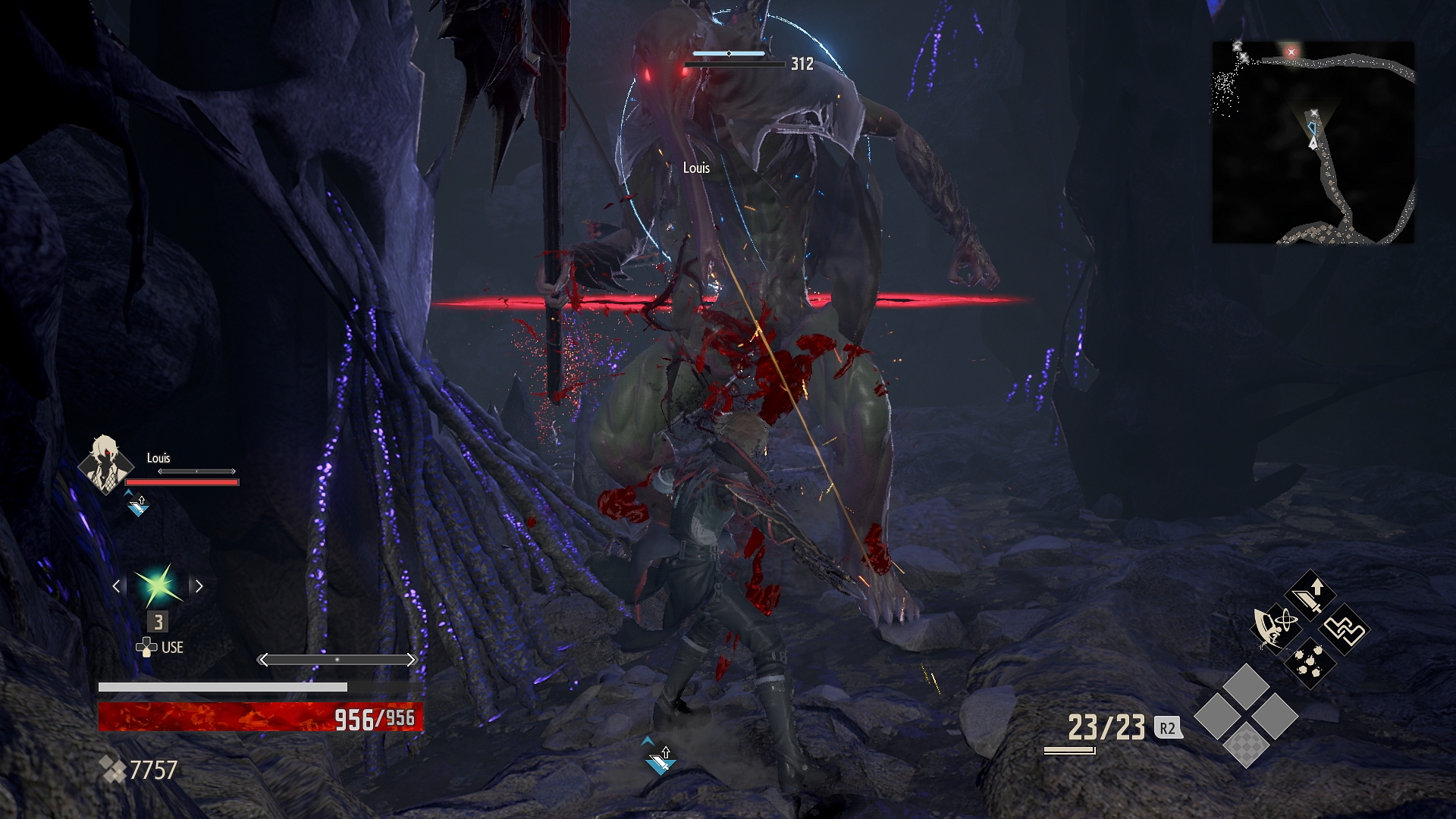Screen dimensions: 1456x819
Task: Select the green sparkle quick item
Action: pos(158,585)
